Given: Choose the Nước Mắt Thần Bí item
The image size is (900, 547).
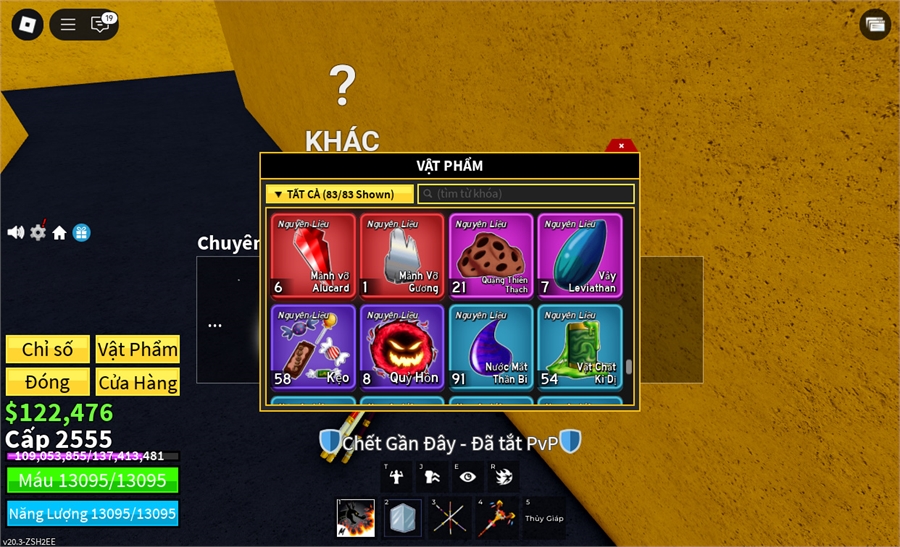Looking at the screenshot, I should (x=492, y=346).
